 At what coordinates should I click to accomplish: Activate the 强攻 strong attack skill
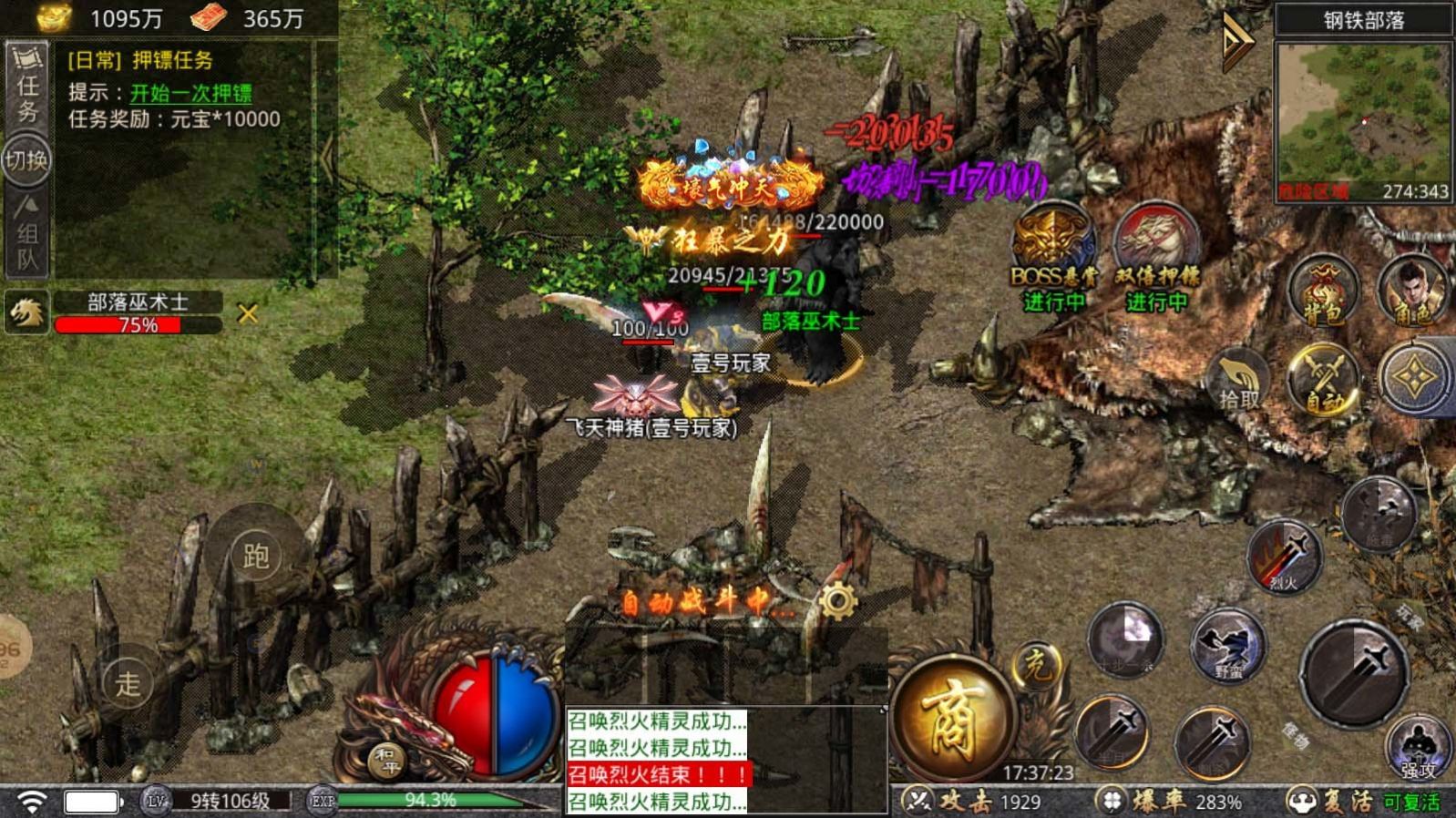(1418, 747)
